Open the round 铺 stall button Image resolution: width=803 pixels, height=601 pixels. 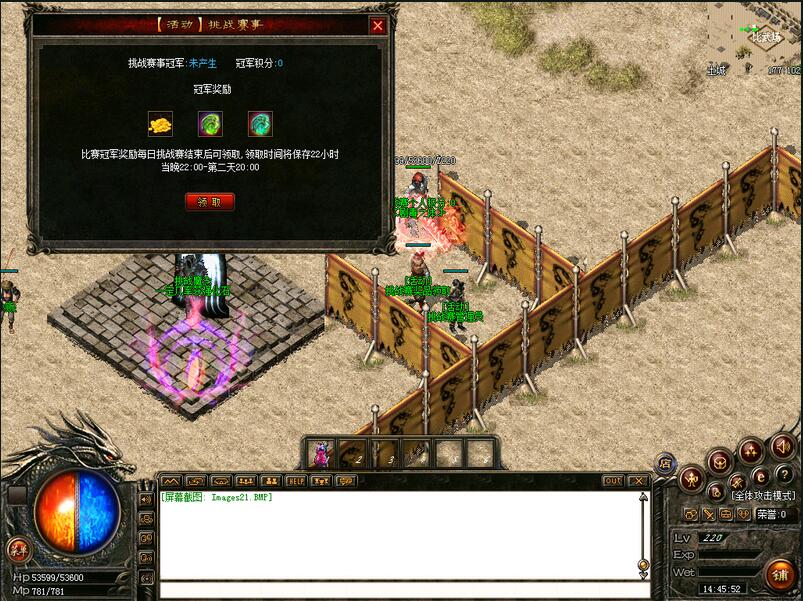780,574
